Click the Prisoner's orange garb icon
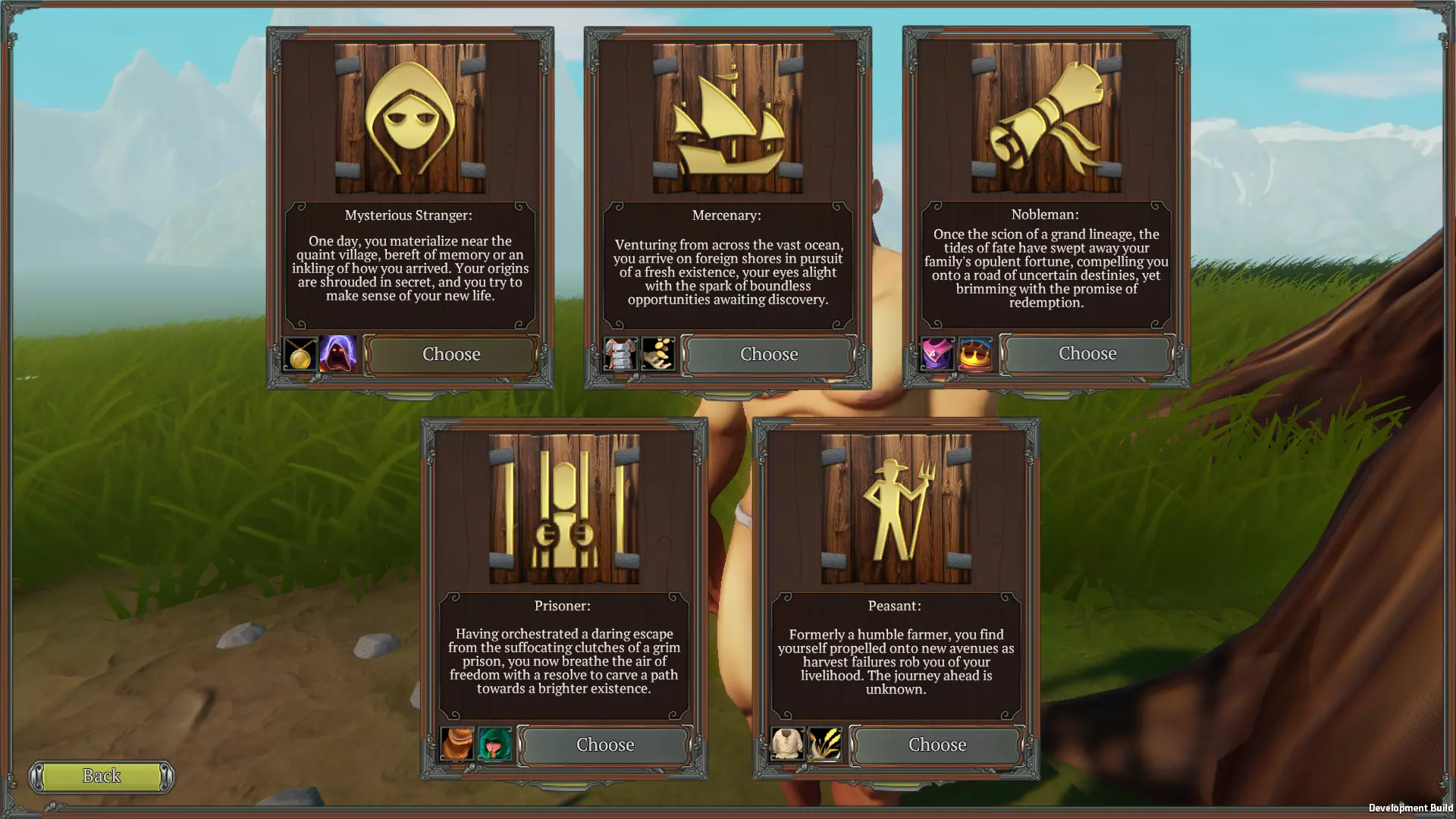 (x=457, y=745)
